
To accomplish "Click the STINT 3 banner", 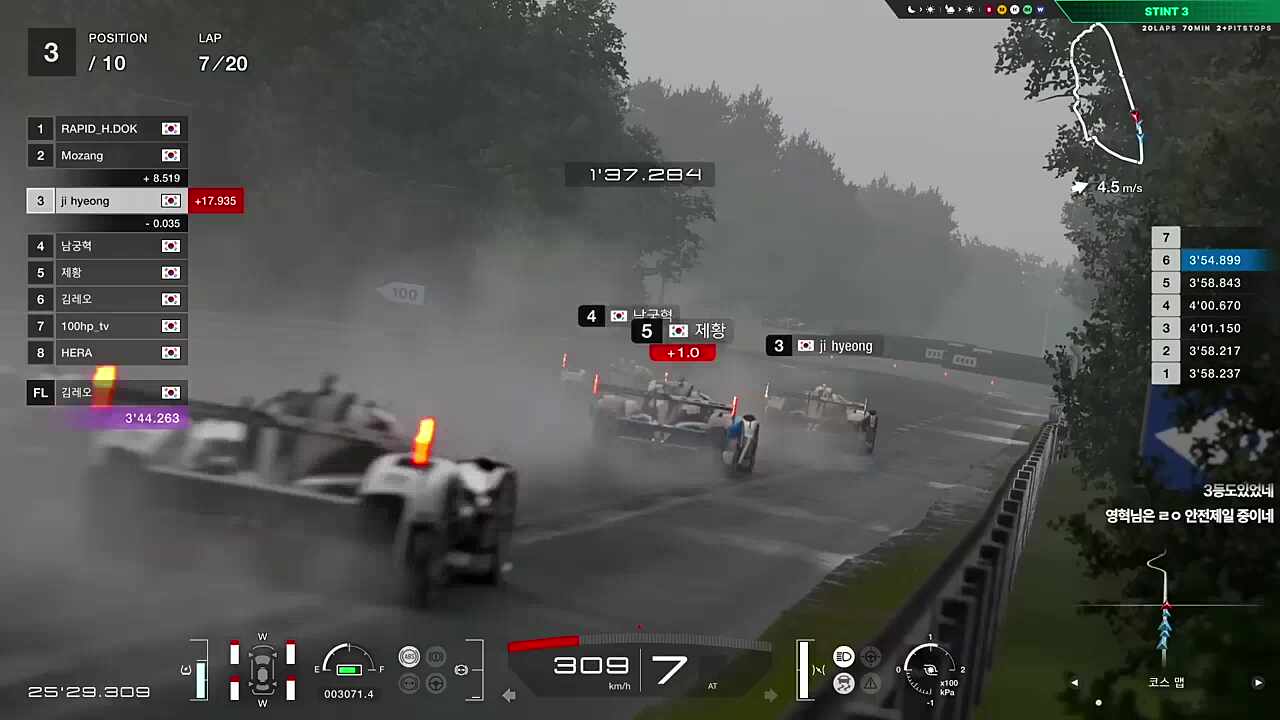I will click(x=1166, y=12).
